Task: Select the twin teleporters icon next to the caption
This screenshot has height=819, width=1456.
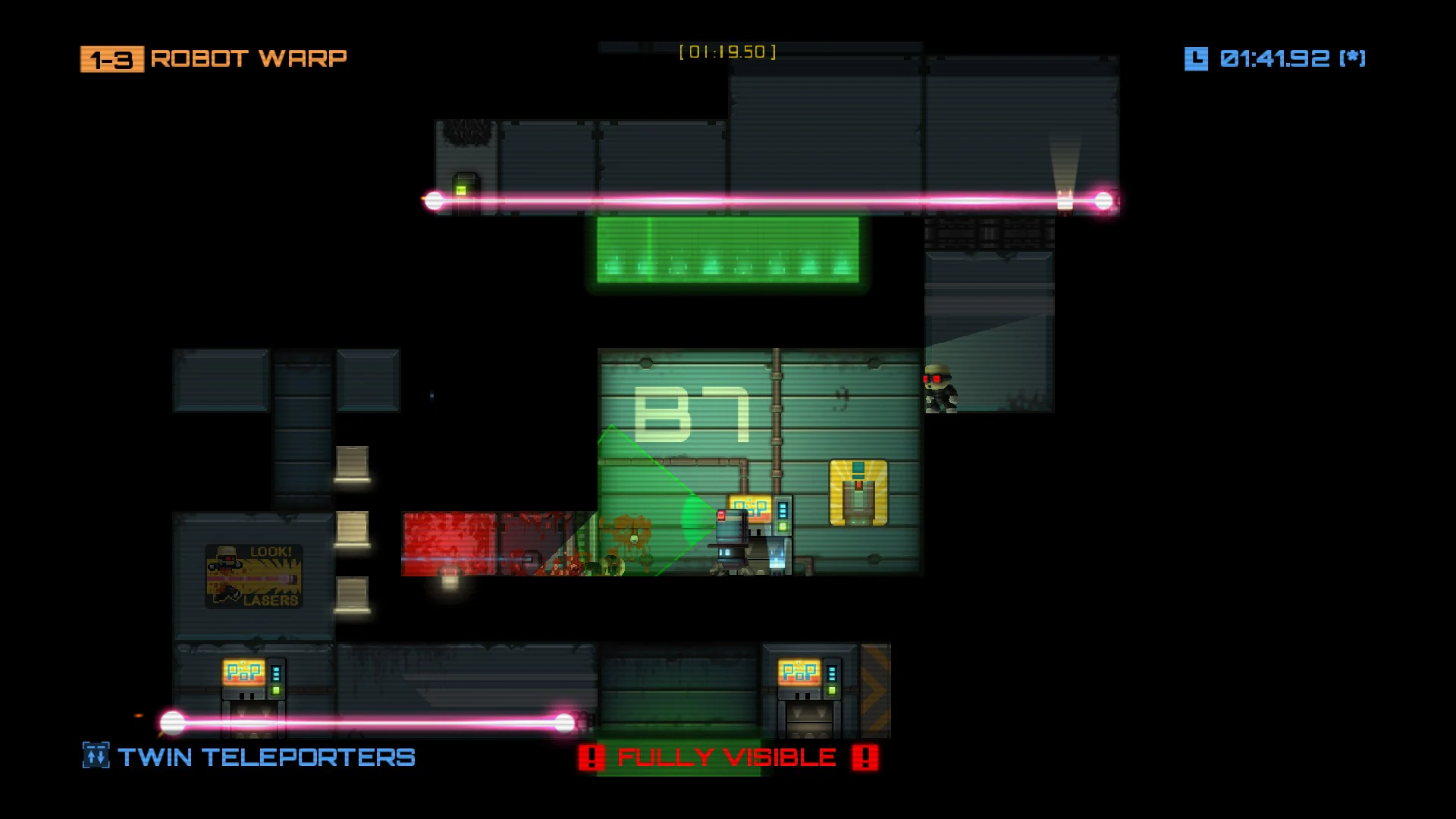Action: (x=95, y=755)
